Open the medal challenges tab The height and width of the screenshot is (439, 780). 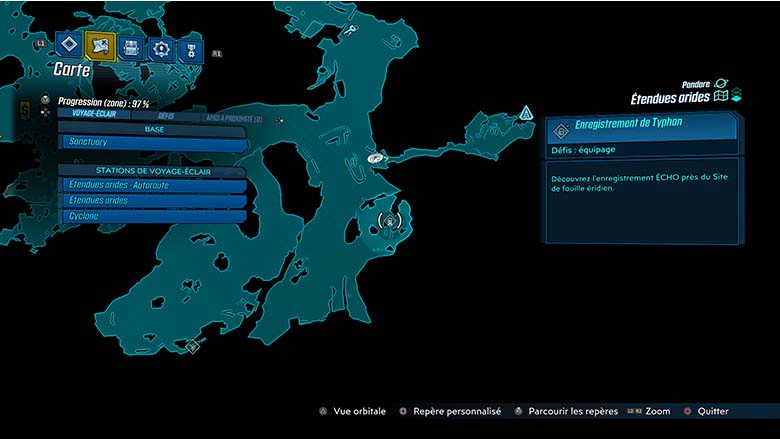[190, 52]
